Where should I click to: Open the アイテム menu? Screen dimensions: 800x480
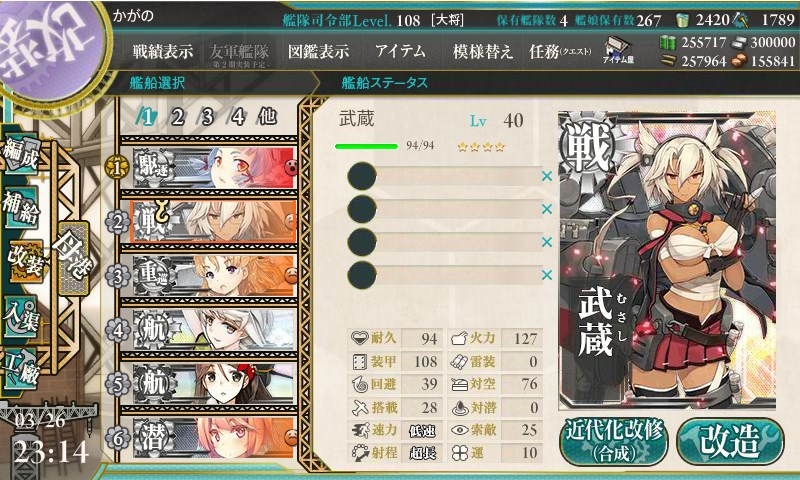(401, 51)
